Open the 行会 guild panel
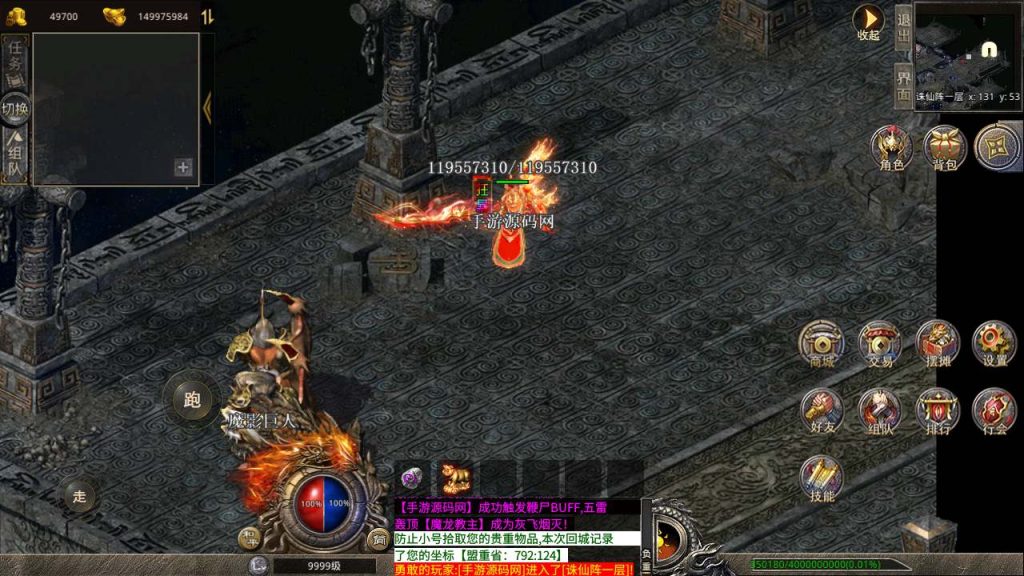 pos(994,410)
